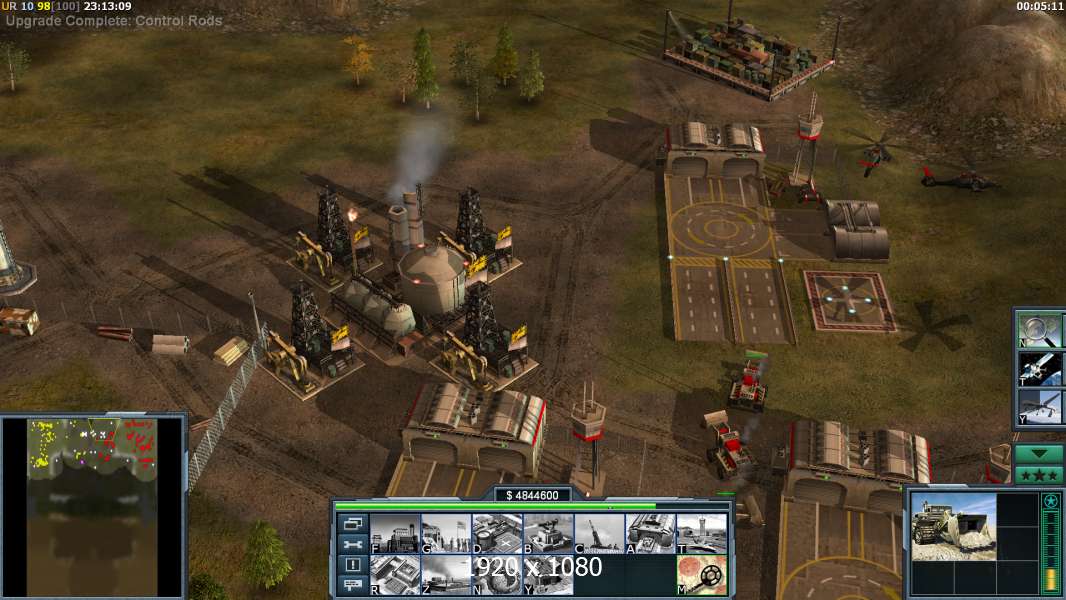
Task: Use the spy satellite general power
Action: (x=1040, y=369)
